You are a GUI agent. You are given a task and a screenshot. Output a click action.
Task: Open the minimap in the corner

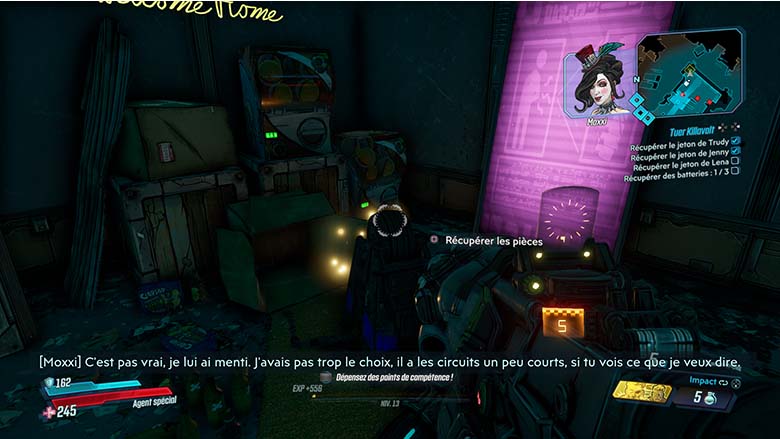(x=689, y=73)
